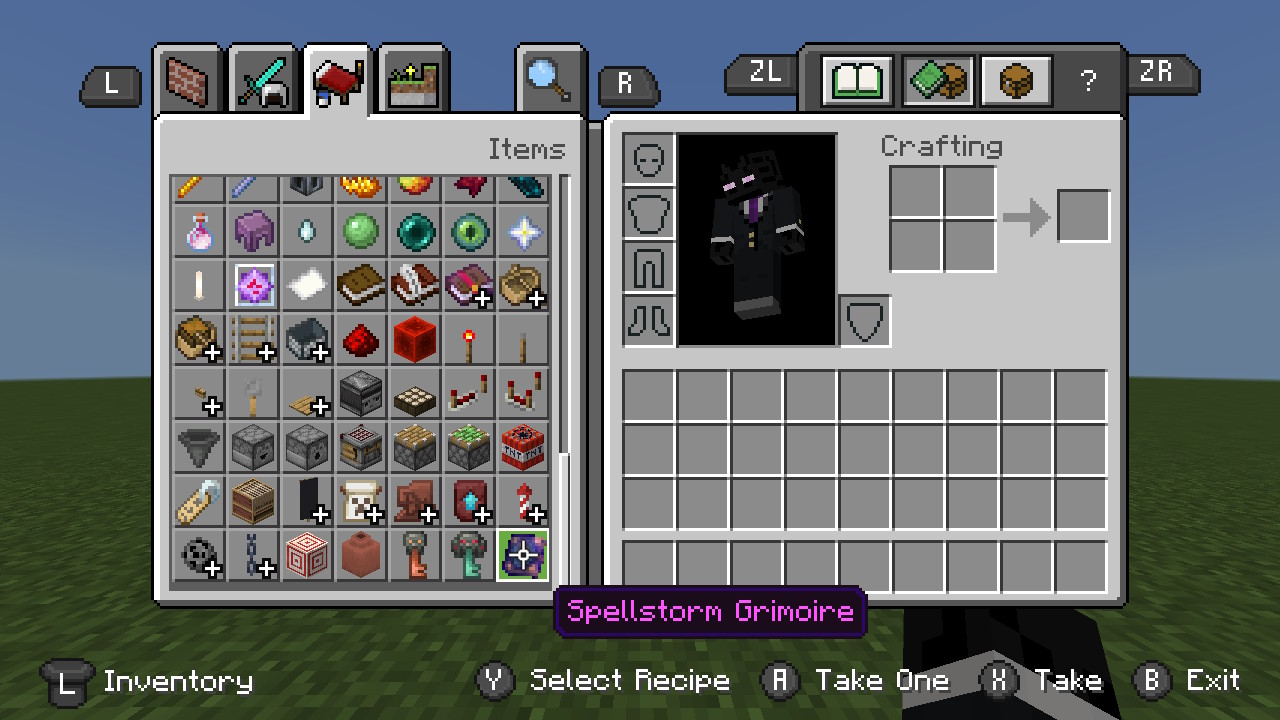Click the helmet armor slot
The width and height of the screenshot is (1280, 720).
tap(649, 158)
